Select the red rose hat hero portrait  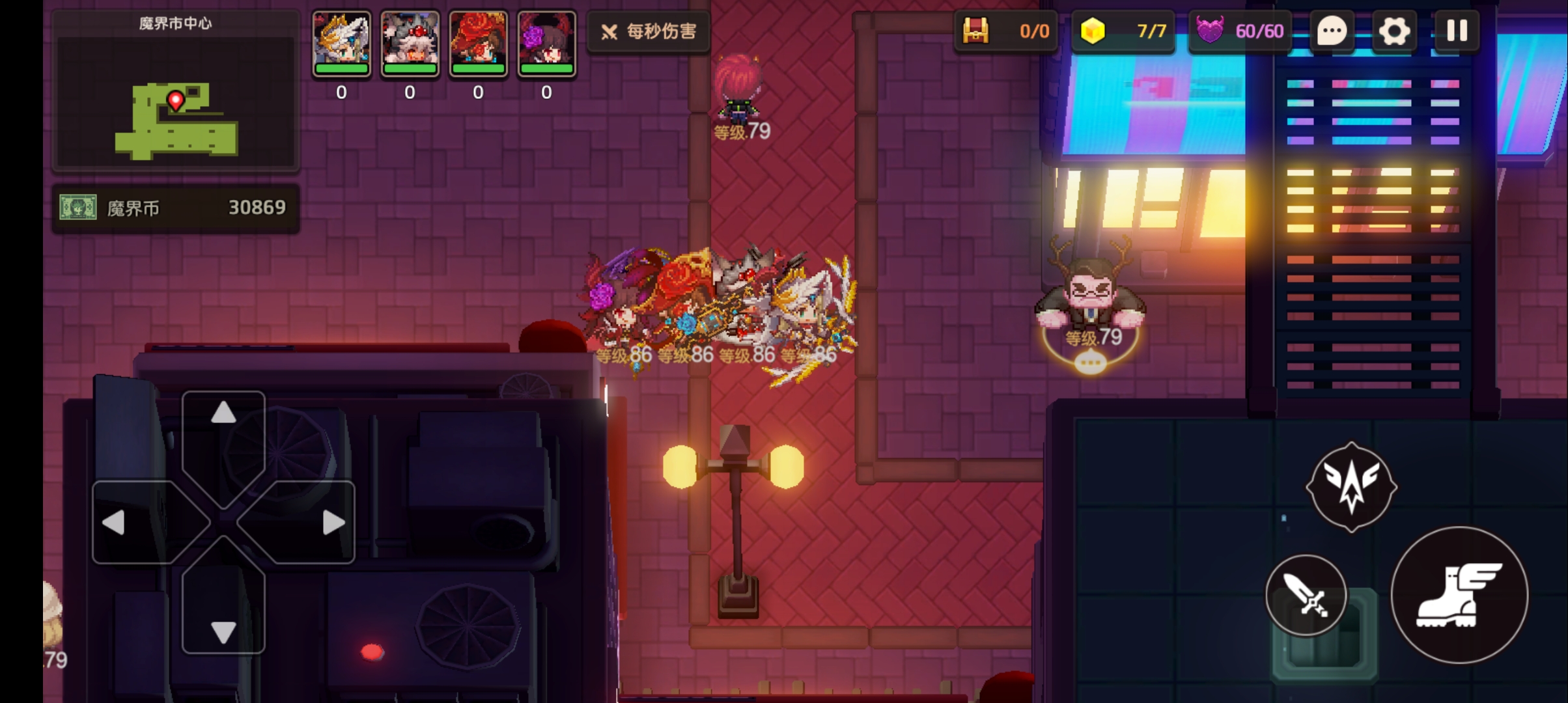pyautogui.click(x=478, y=43)
